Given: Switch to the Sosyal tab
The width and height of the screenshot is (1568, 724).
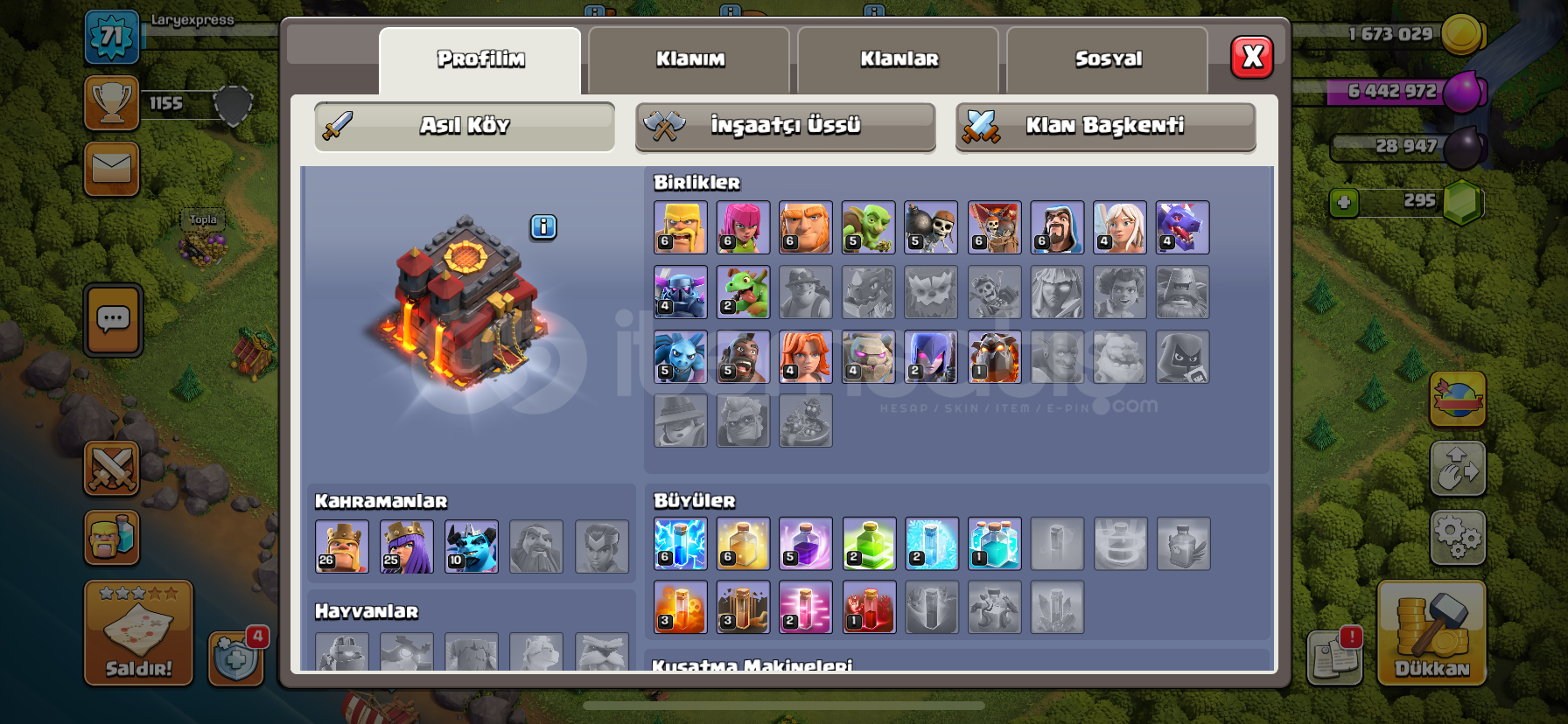Looking at the screenshot, I should (1107, 59).
